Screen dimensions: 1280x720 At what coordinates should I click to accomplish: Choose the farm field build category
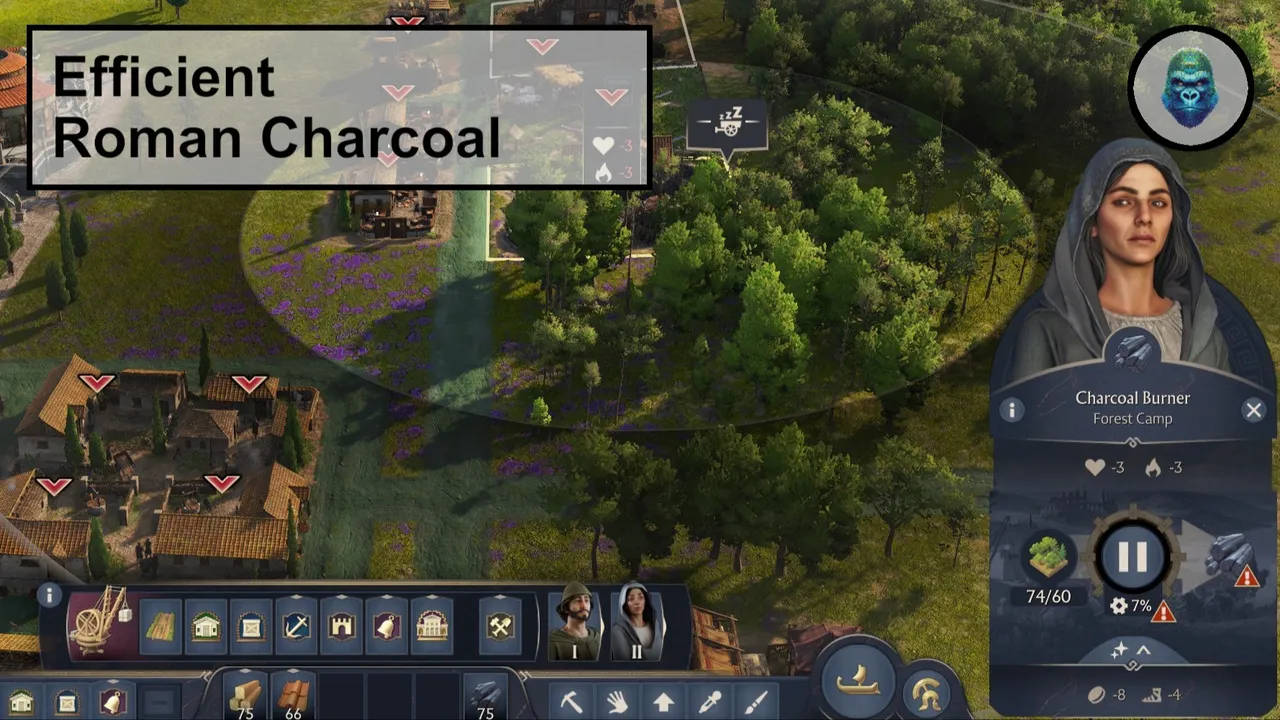coord(160,627)
